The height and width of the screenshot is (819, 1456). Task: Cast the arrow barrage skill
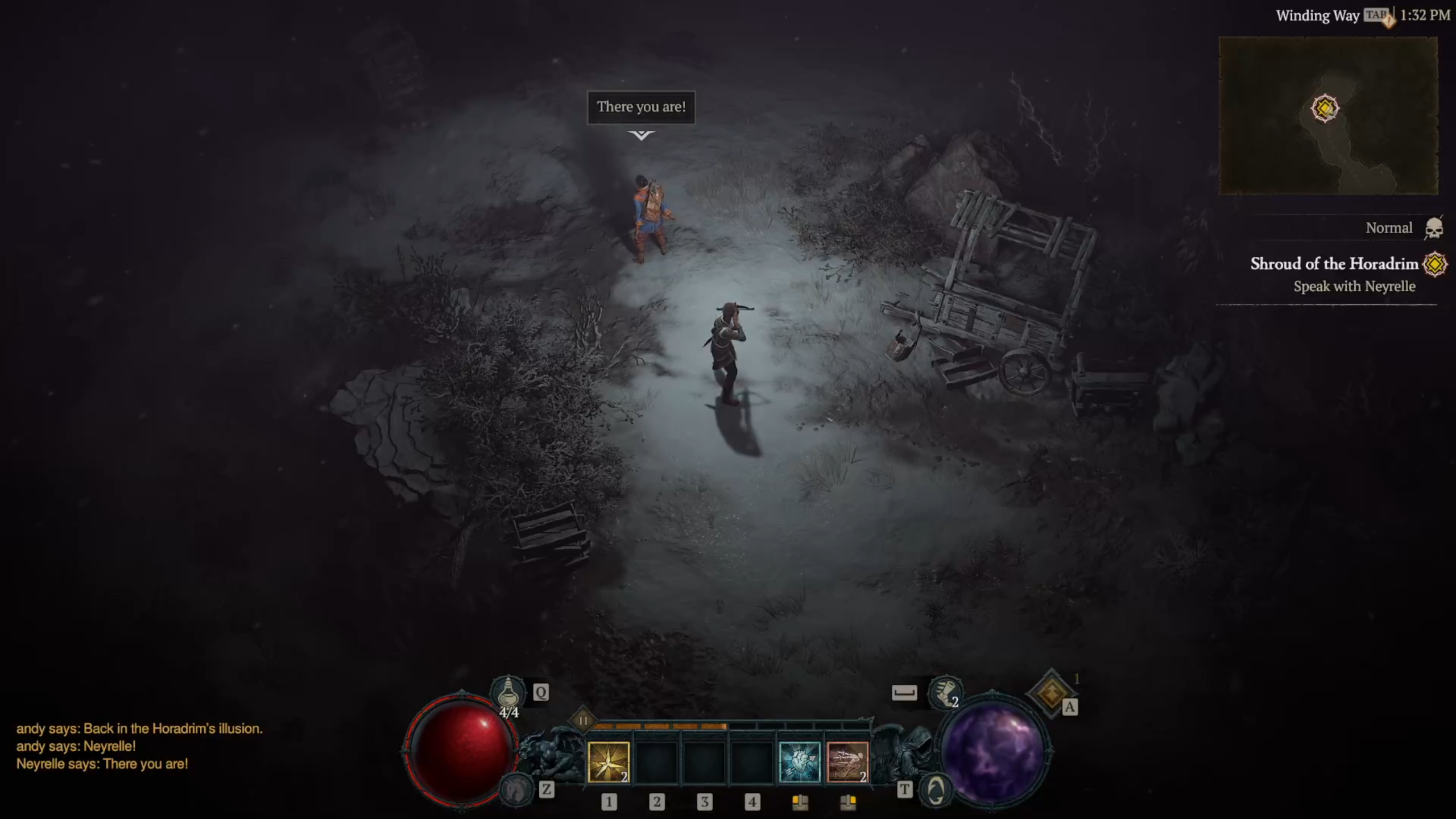pyautogui.click(x=847, y=762)
